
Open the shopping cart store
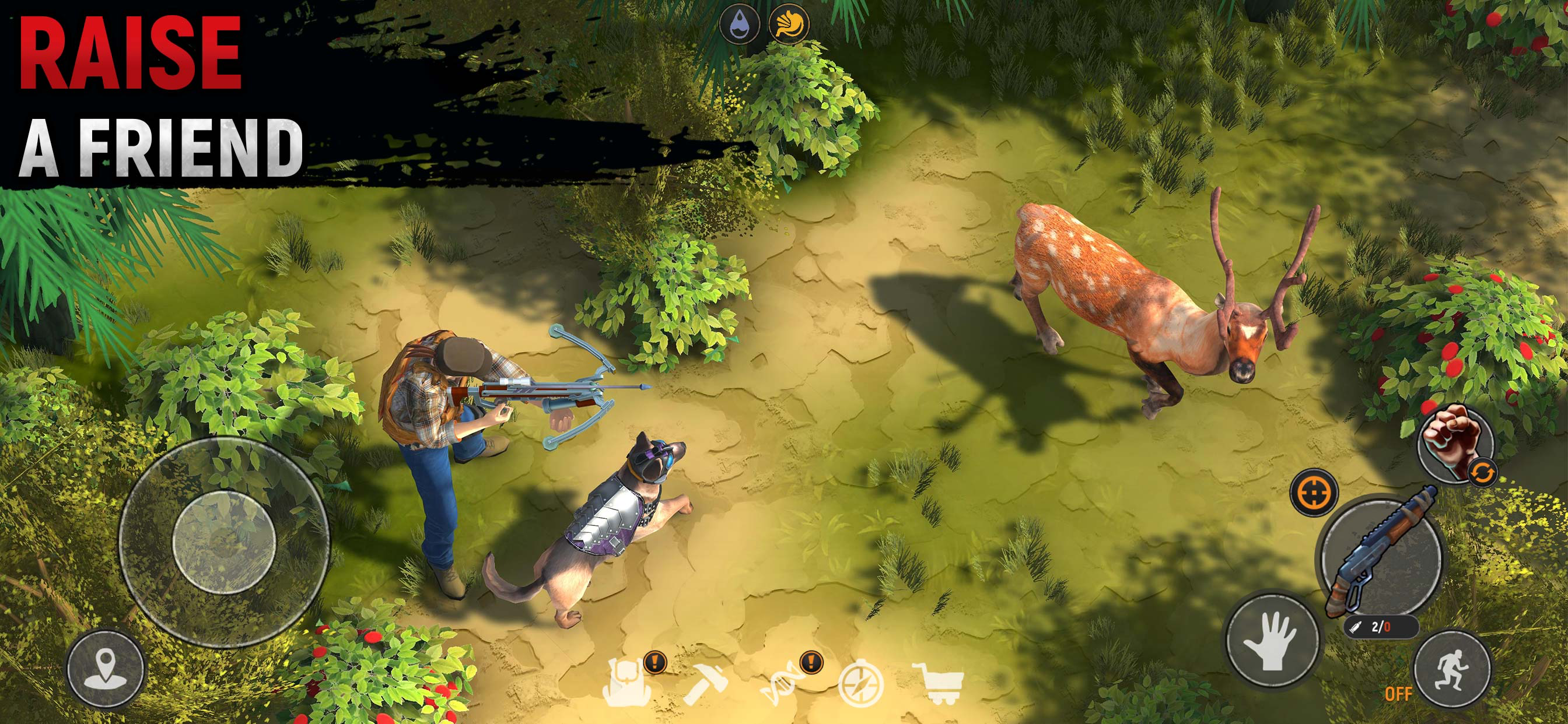pos(937,683)
